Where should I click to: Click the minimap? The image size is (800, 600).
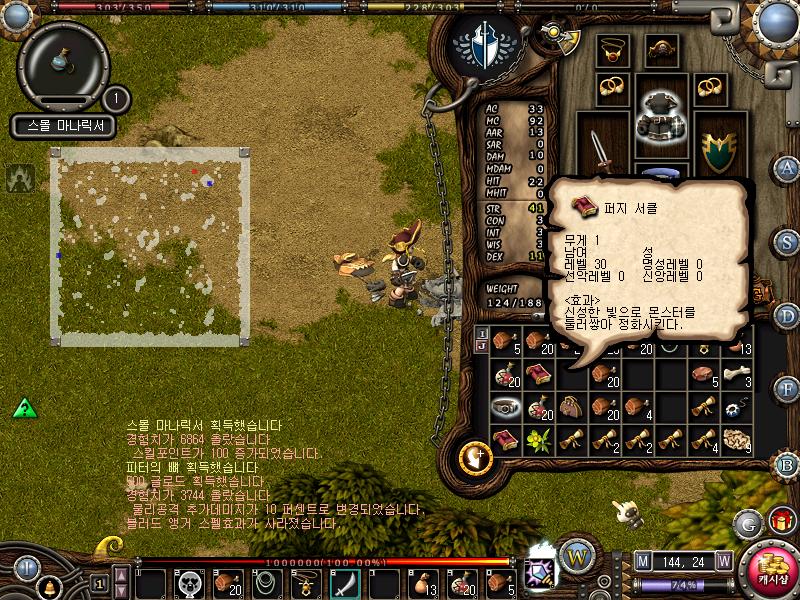[148, 247]
